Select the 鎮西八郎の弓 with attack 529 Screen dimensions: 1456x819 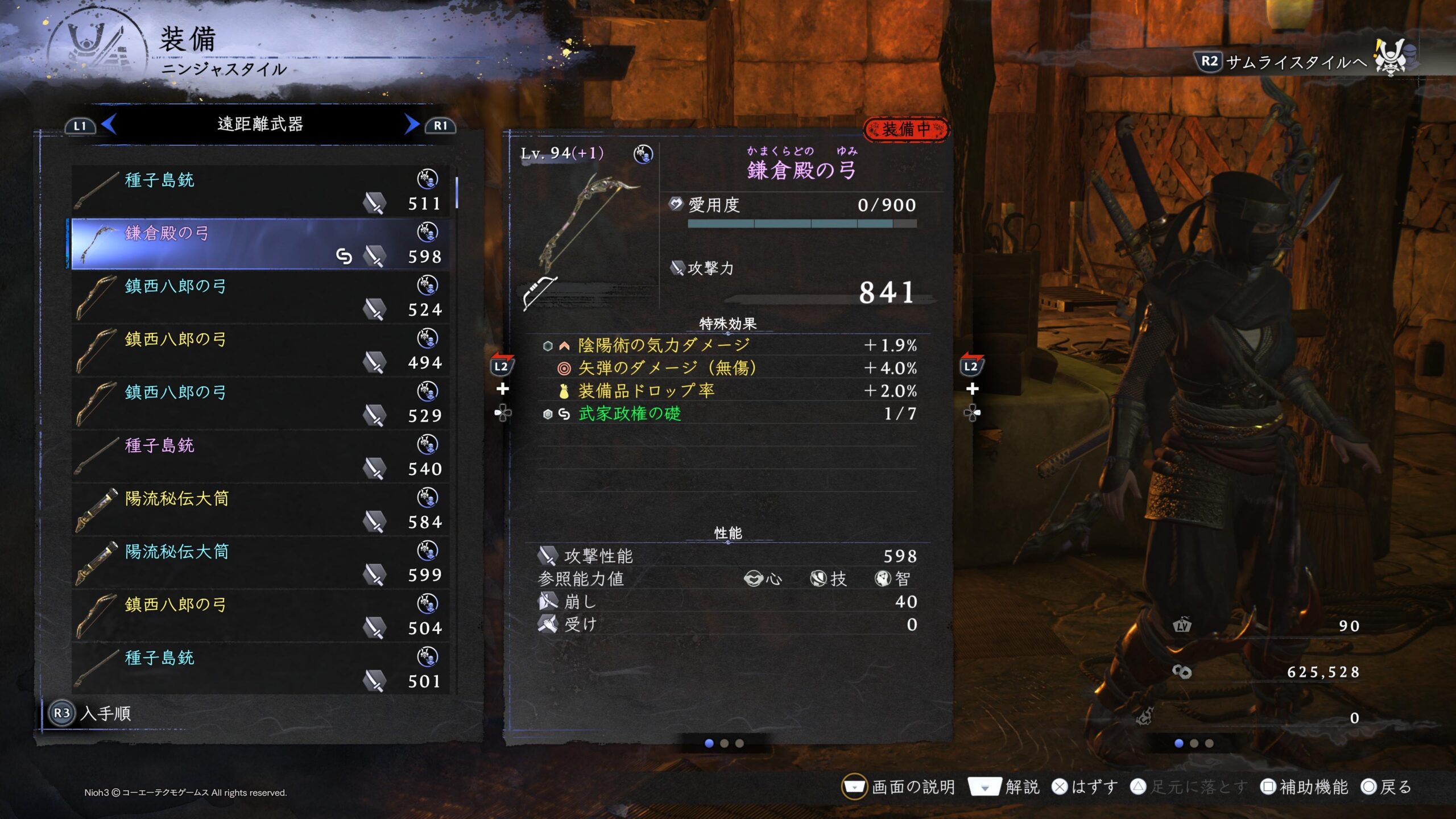pyautogui.click(x=260, y=403)
